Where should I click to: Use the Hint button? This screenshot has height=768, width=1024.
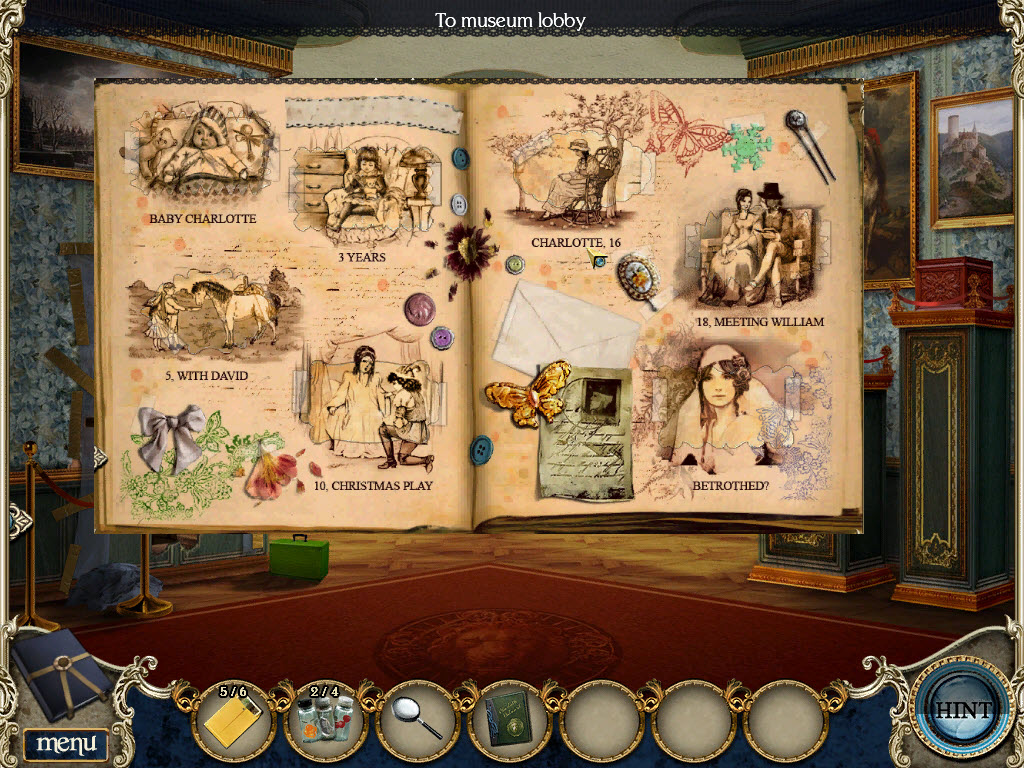pos(964,710)
